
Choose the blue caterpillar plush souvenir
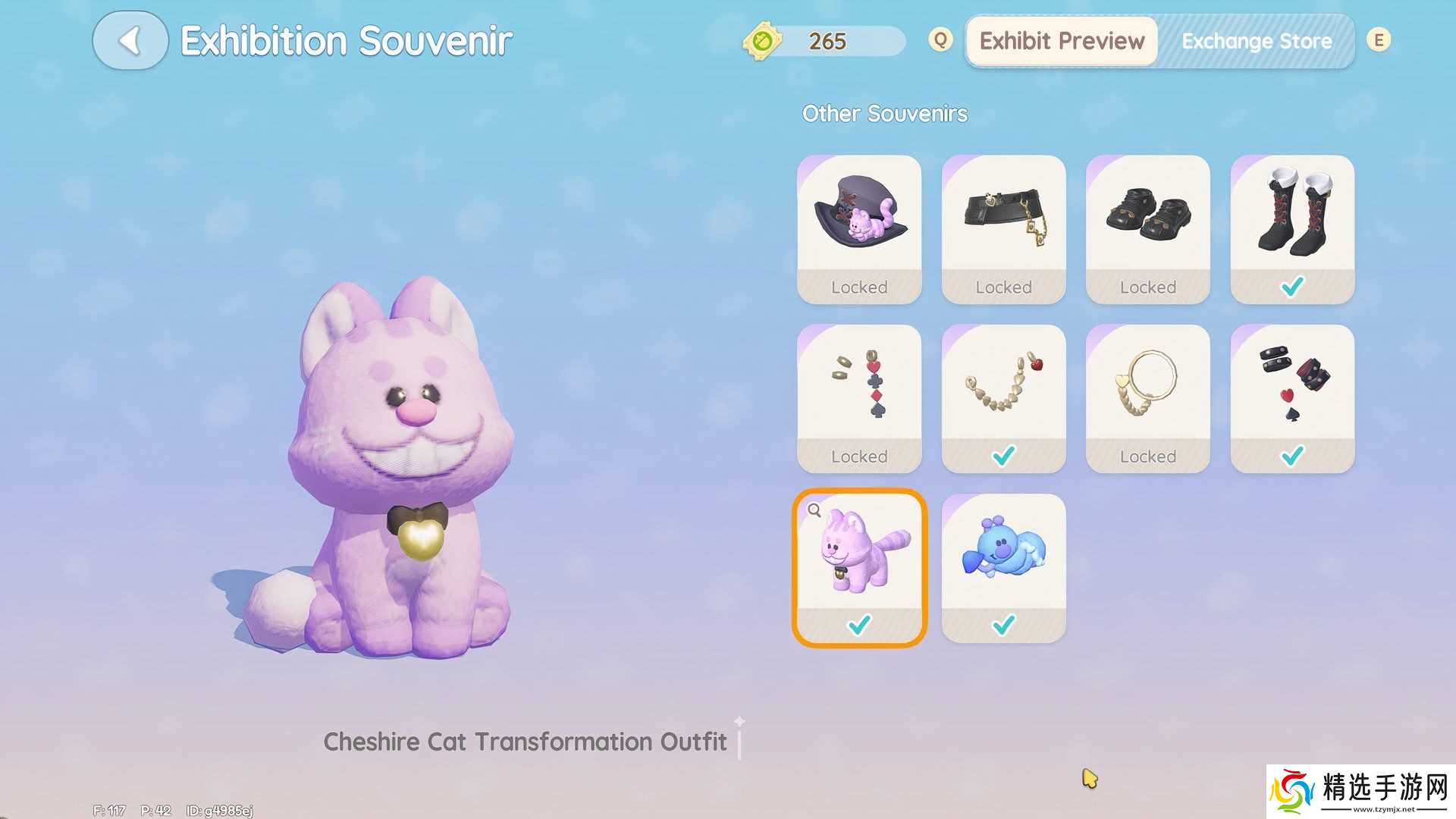1003,567
